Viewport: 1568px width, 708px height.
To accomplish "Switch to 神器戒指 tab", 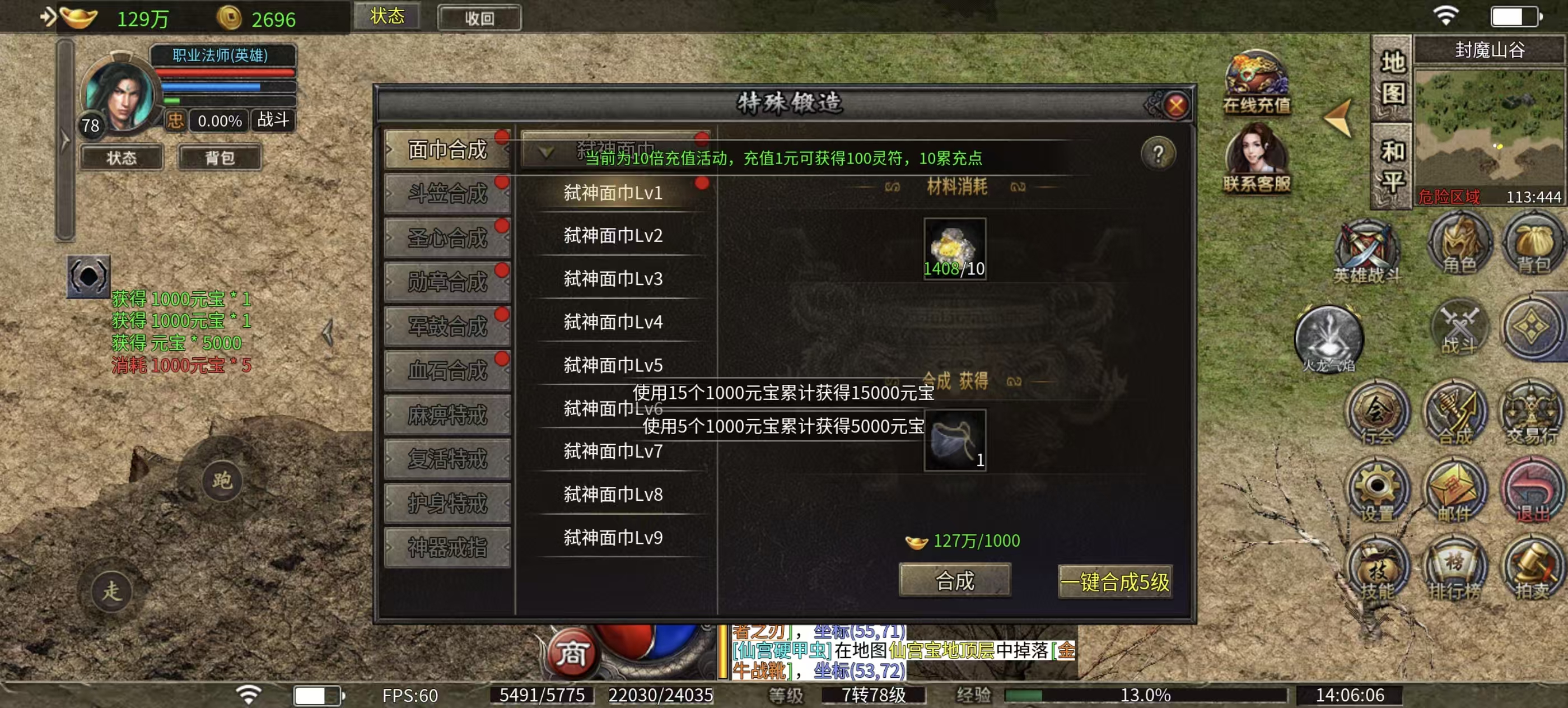I will point(448,546).
